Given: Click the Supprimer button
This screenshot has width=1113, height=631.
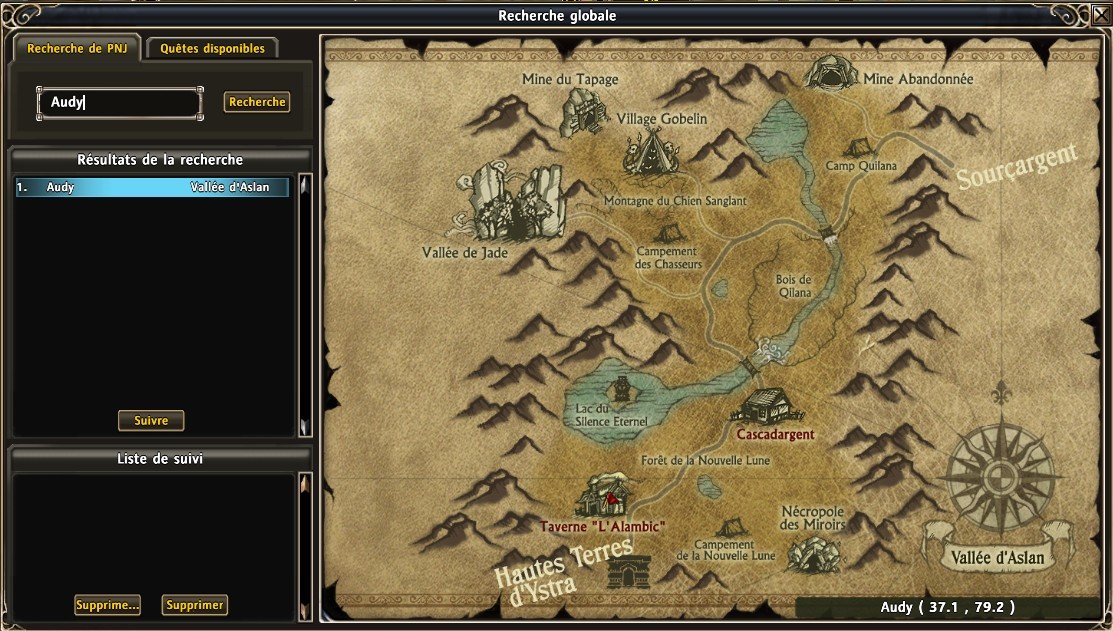Looking at the screenshot, I should [x=195, y=605].
